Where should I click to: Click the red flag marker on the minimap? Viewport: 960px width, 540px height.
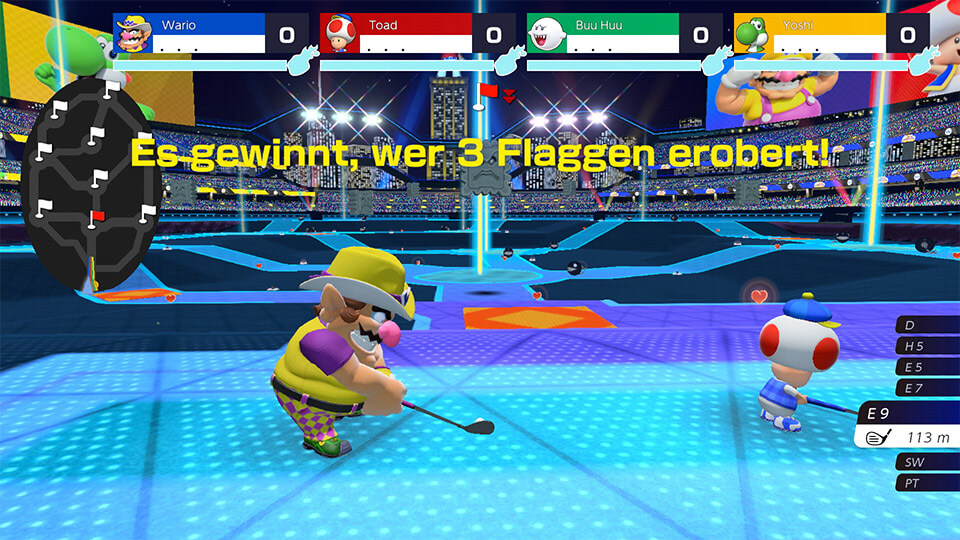(98, 216)
